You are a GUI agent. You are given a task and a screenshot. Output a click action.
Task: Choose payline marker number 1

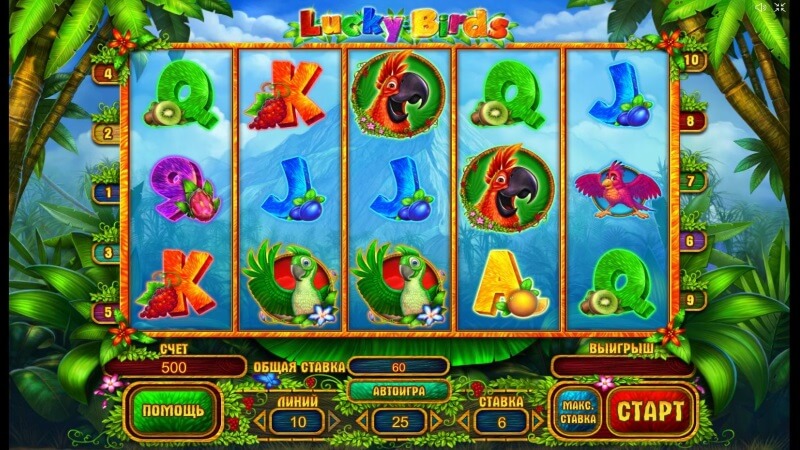pyautogui.click(x=106, y=190)
